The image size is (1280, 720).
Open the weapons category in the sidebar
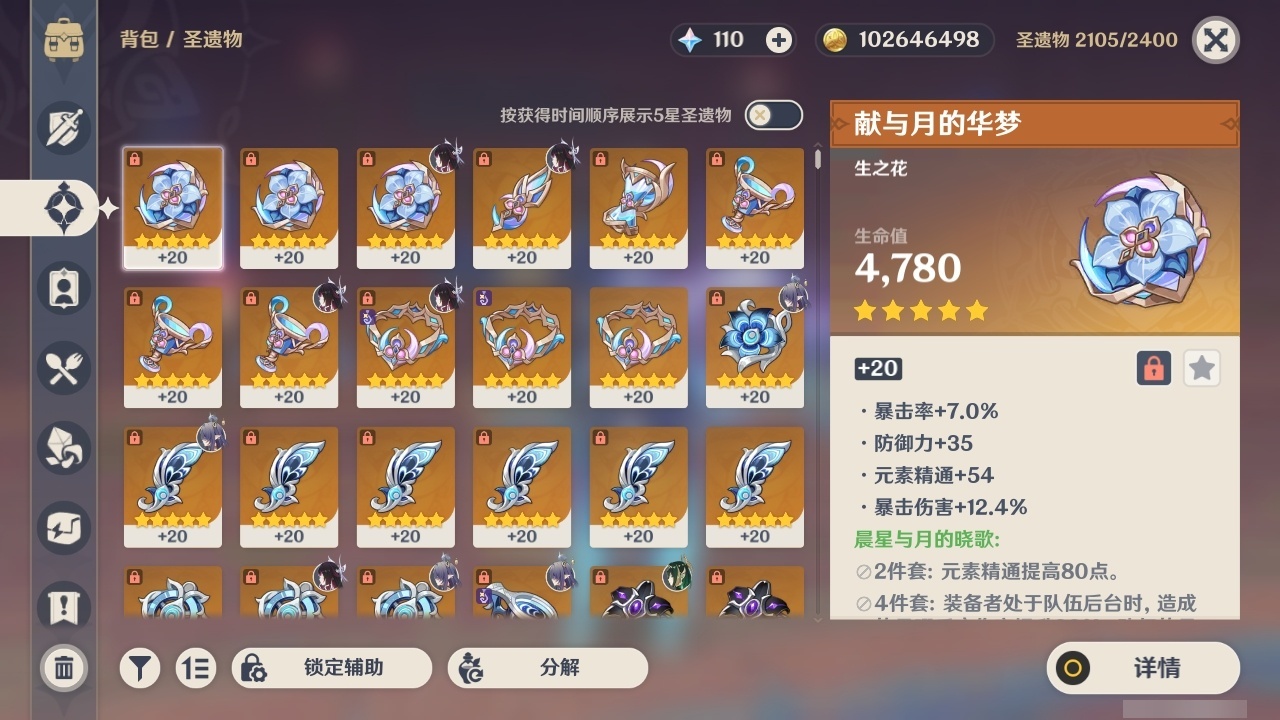tap(63, 127)
